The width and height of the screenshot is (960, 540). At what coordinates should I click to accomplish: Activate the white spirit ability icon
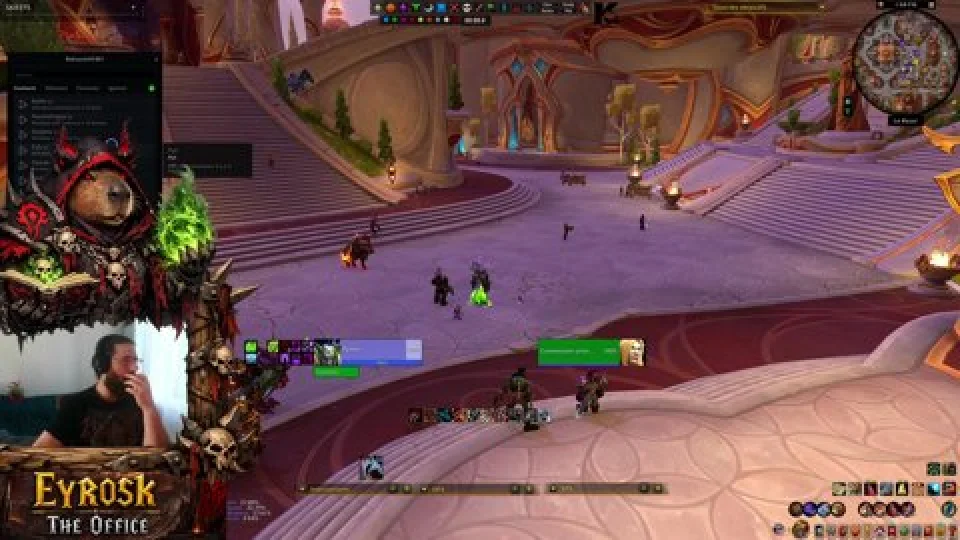372,467
